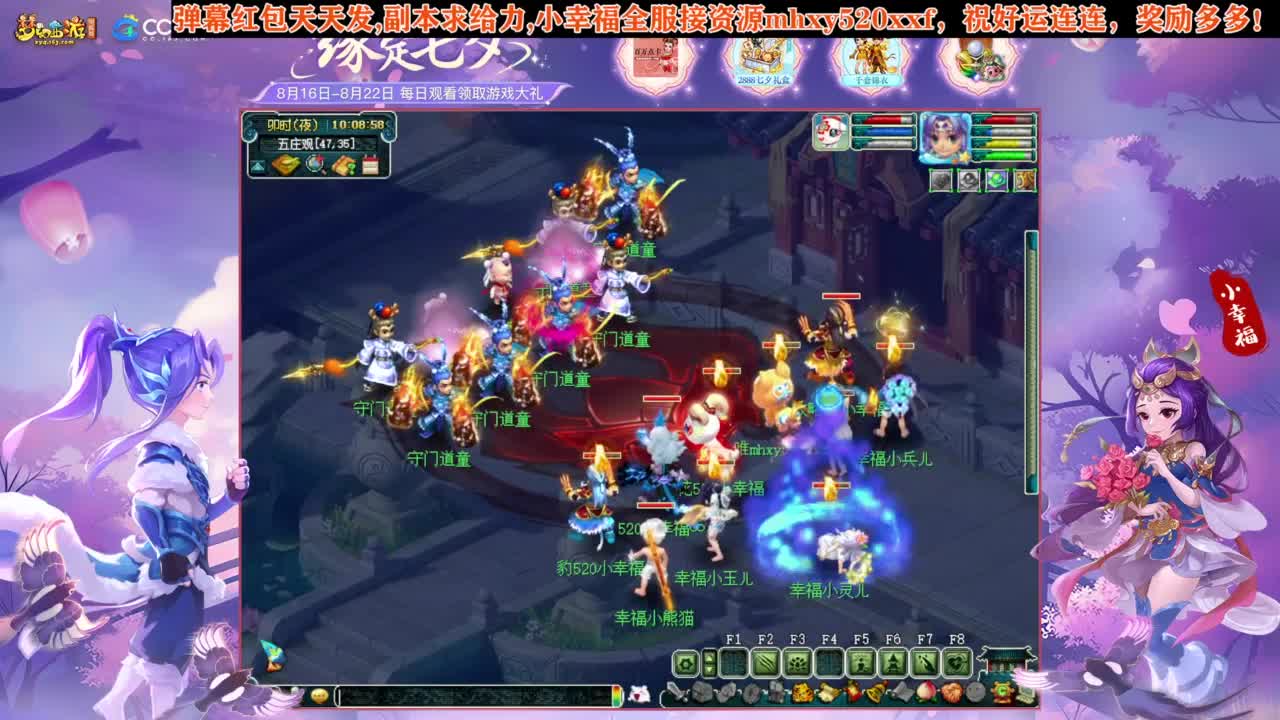Use the peach item in the item bar
Screen dimensions: 1280x720
pyautogui.click(x=924, y=692)
